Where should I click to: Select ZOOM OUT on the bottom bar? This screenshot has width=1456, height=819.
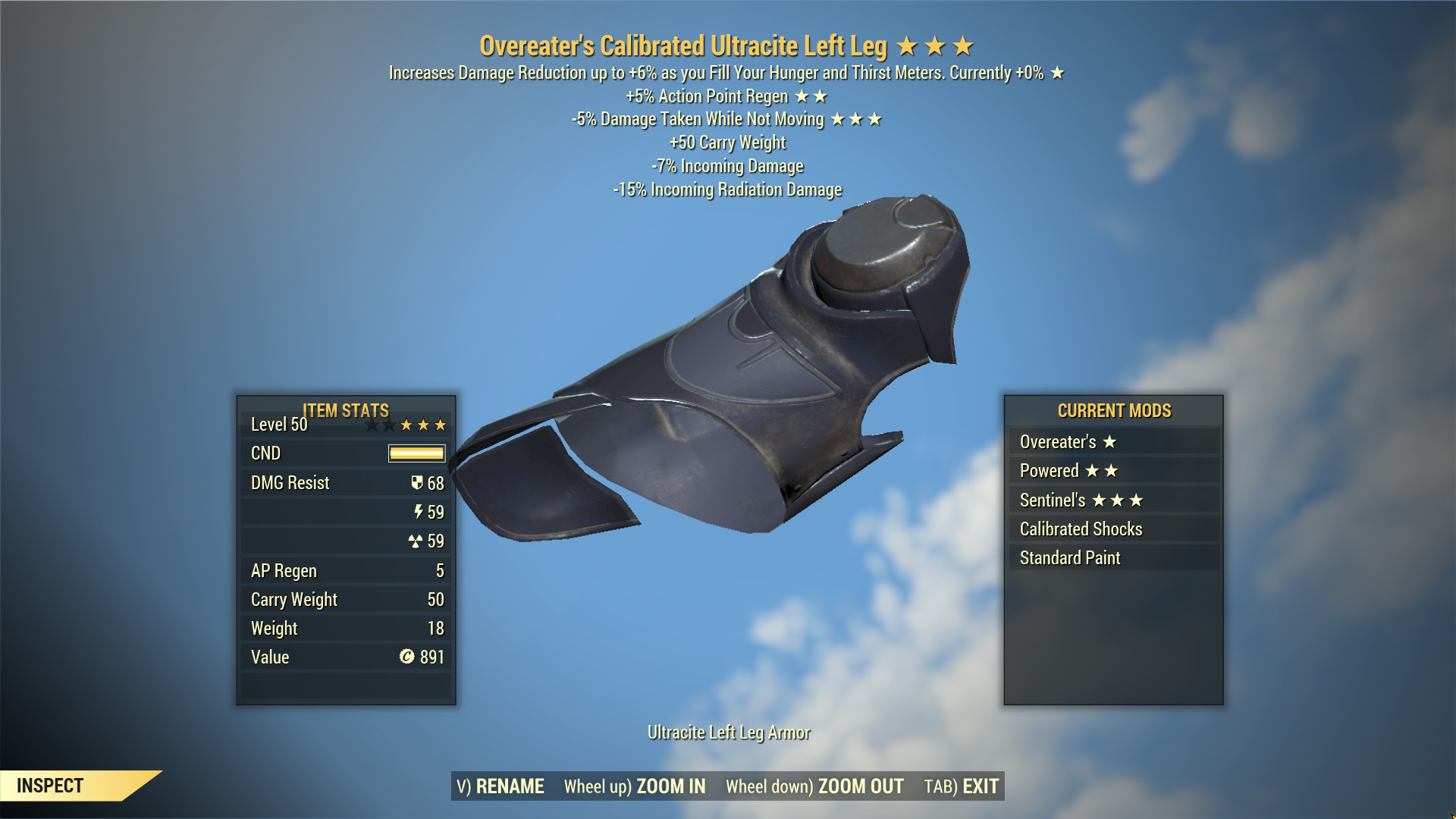pos(814,786)
